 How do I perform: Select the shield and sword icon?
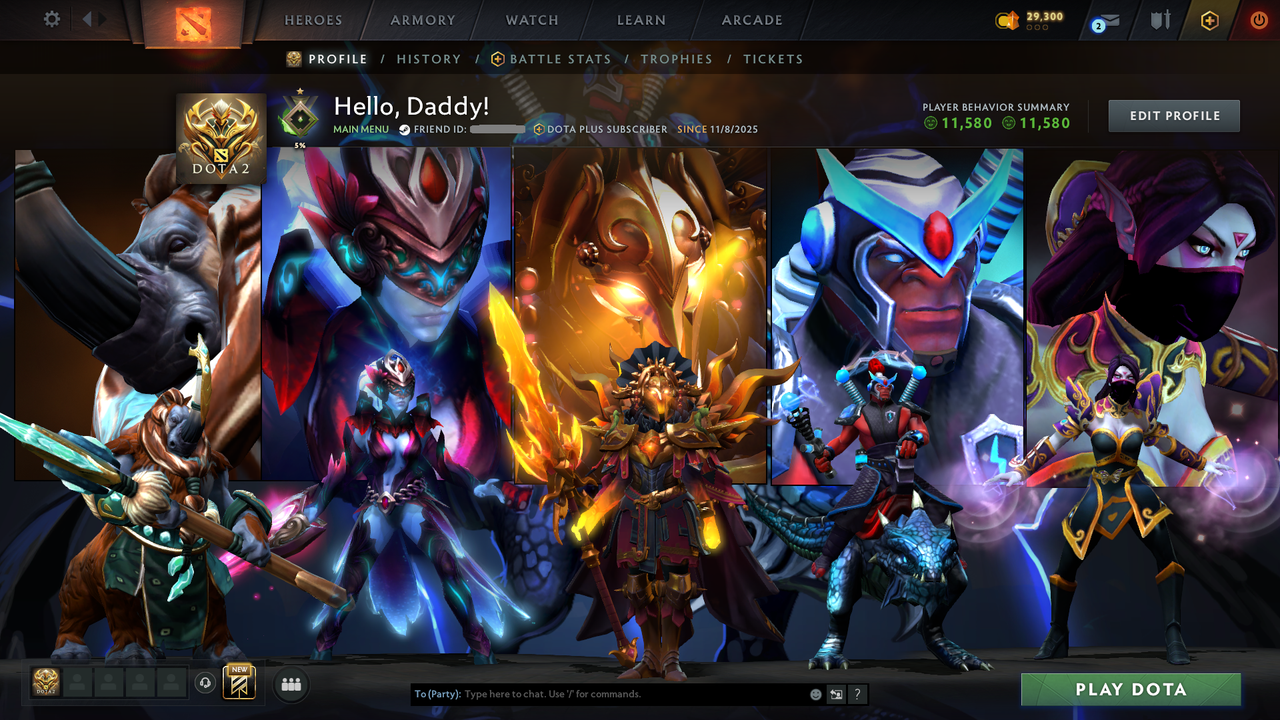point(1161,20)
